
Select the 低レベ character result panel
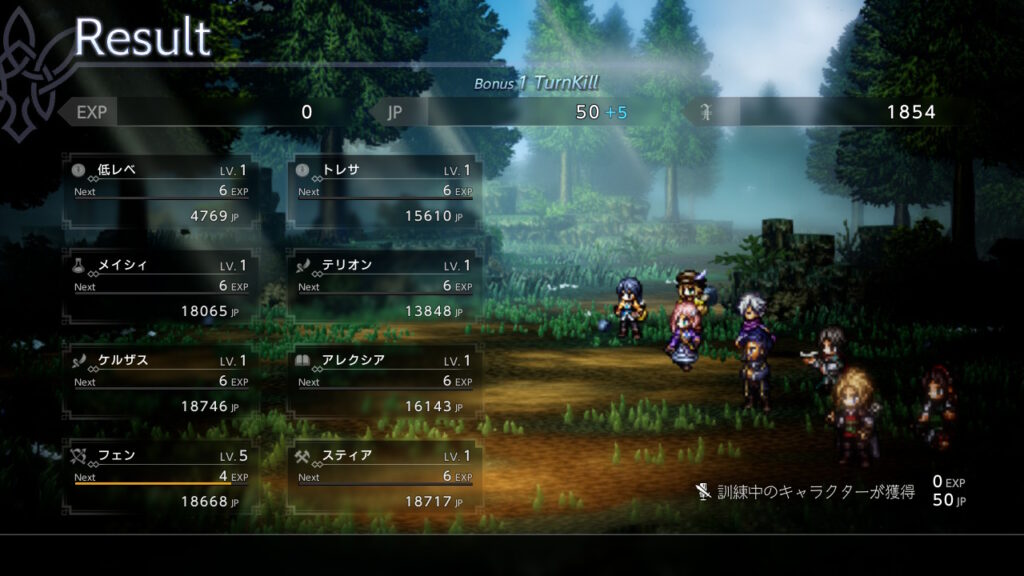[x=160, y=192]
